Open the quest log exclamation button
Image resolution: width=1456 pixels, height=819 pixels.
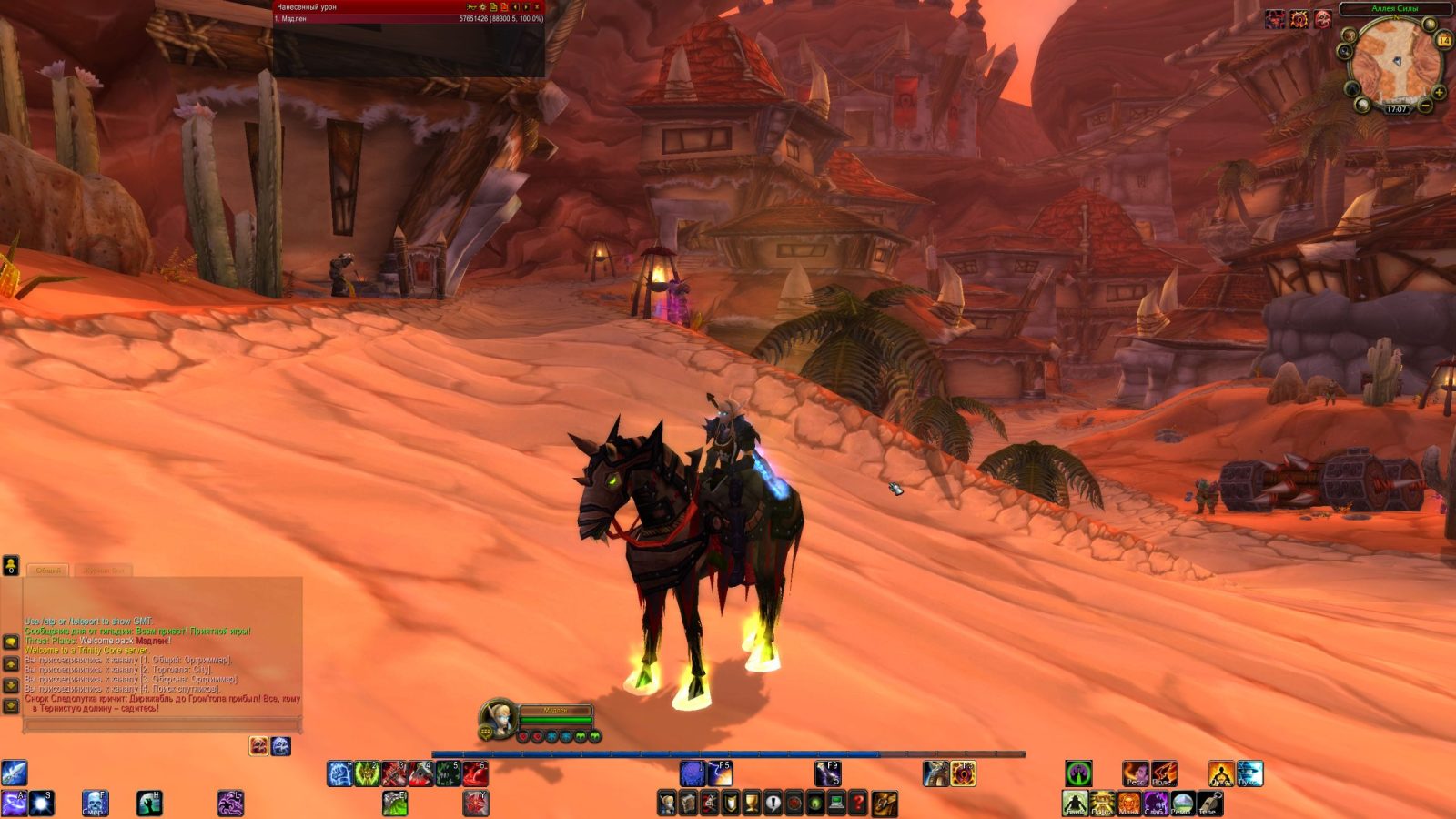tap(773, 804)
